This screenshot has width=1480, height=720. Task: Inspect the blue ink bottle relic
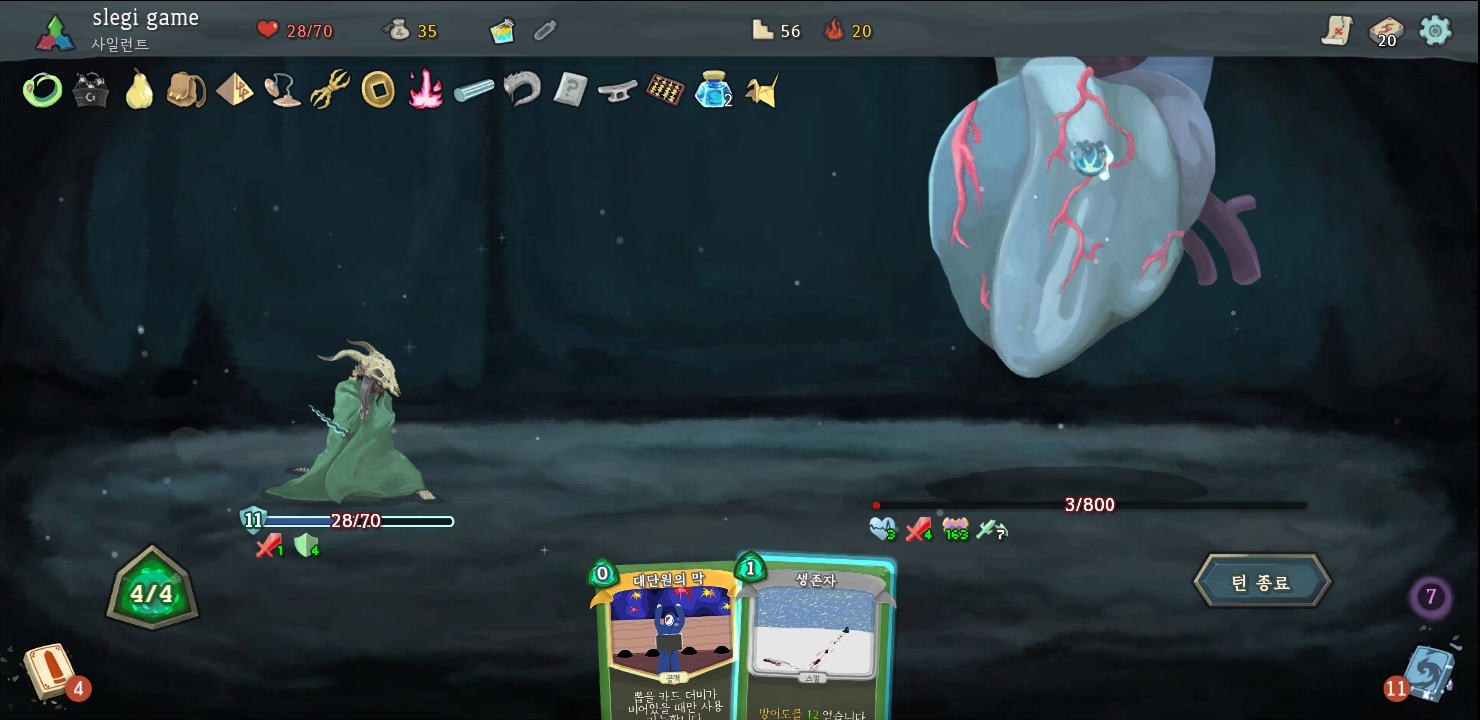click(x=712, y=91)
